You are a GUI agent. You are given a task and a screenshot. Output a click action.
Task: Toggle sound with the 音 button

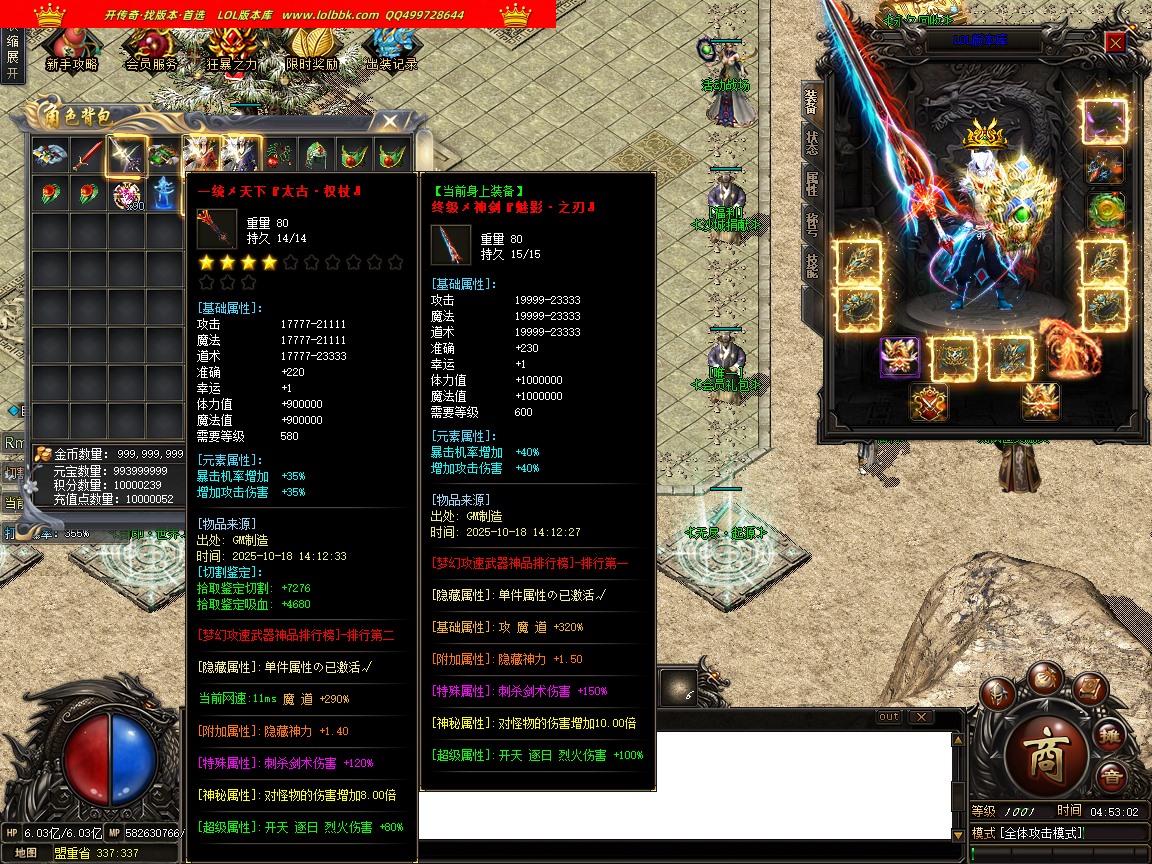pyautogui.click(x=1109, y=776)
